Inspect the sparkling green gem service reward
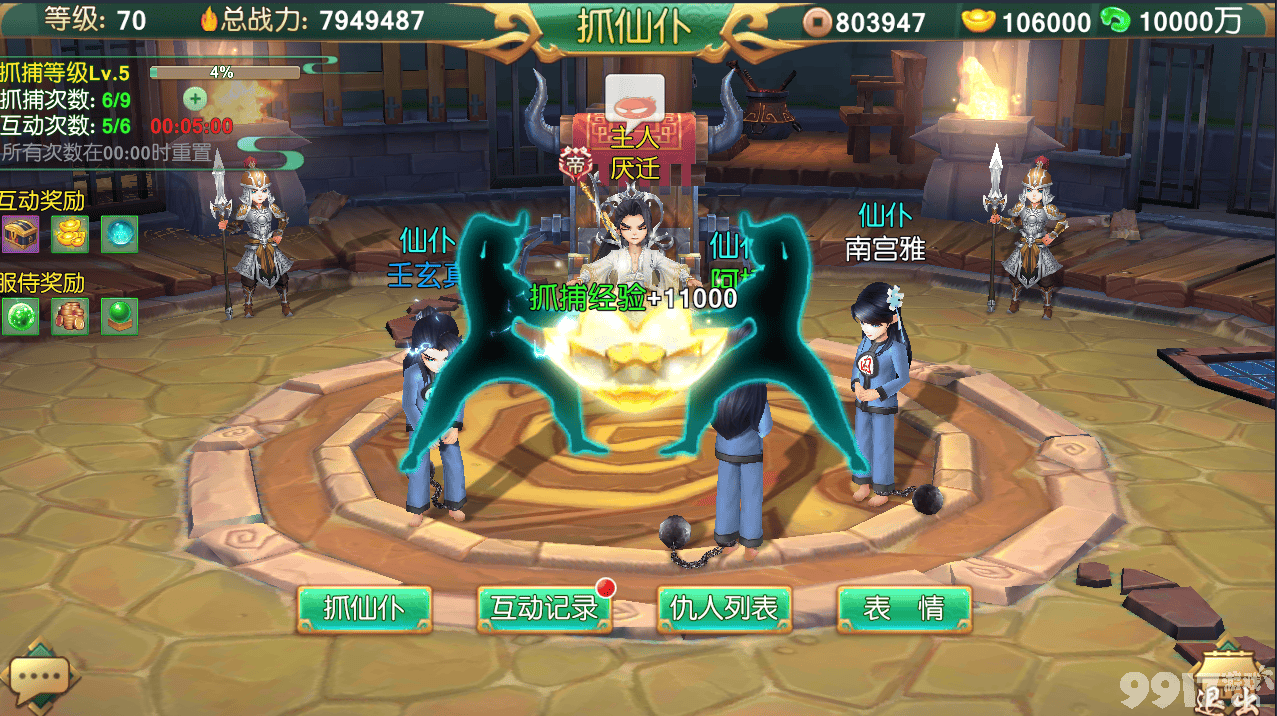 pos(20,316)
